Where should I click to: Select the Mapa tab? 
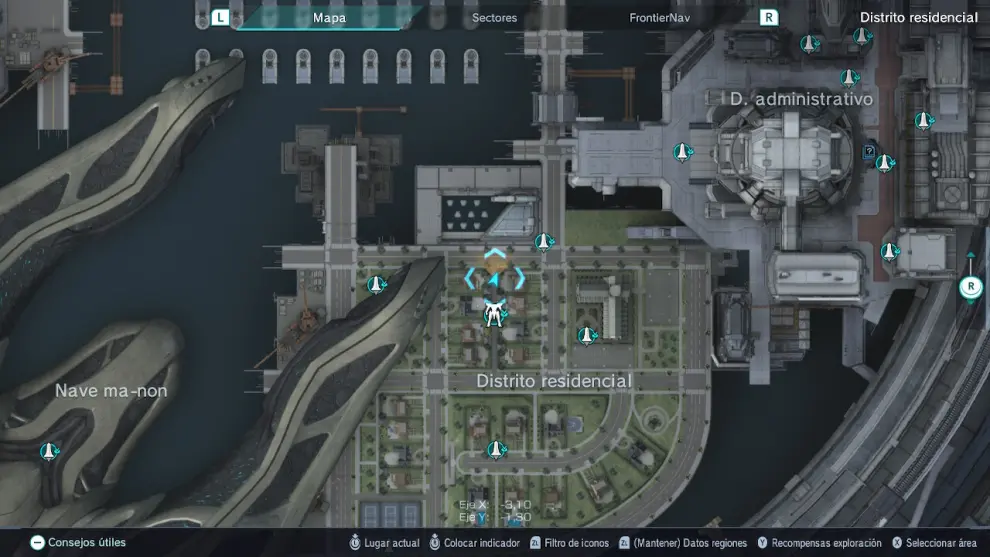point(329,17)
